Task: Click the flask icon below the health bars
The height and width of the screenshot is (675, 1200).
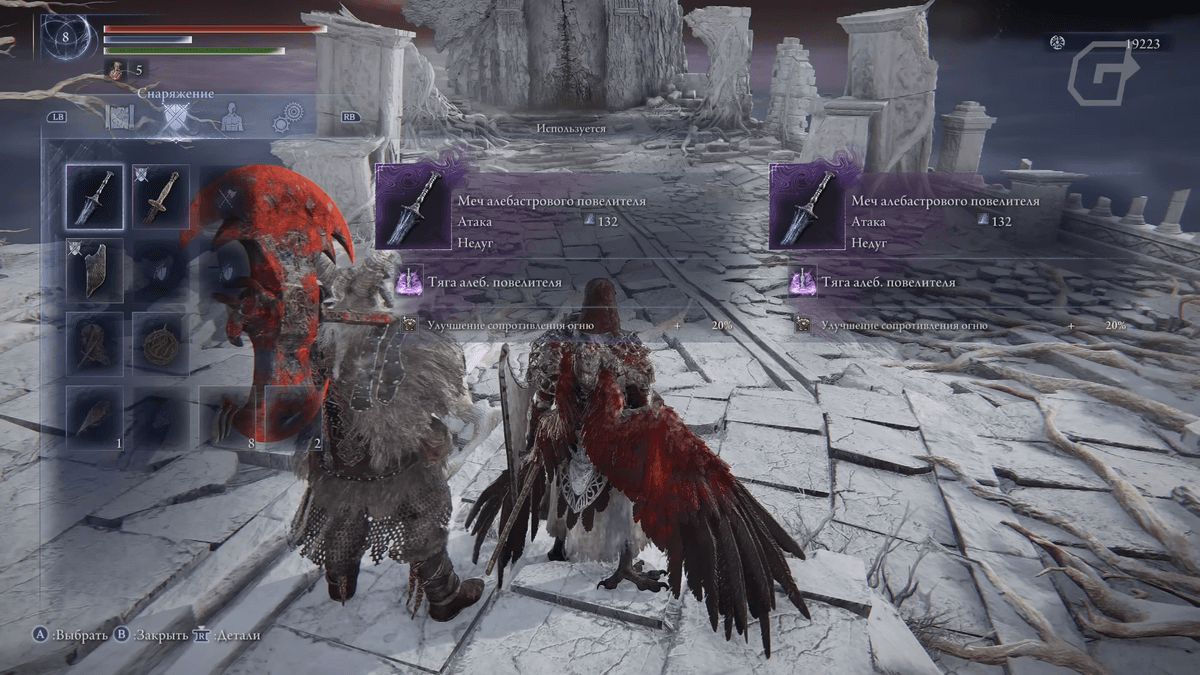Action: click(x=116, y=70)
